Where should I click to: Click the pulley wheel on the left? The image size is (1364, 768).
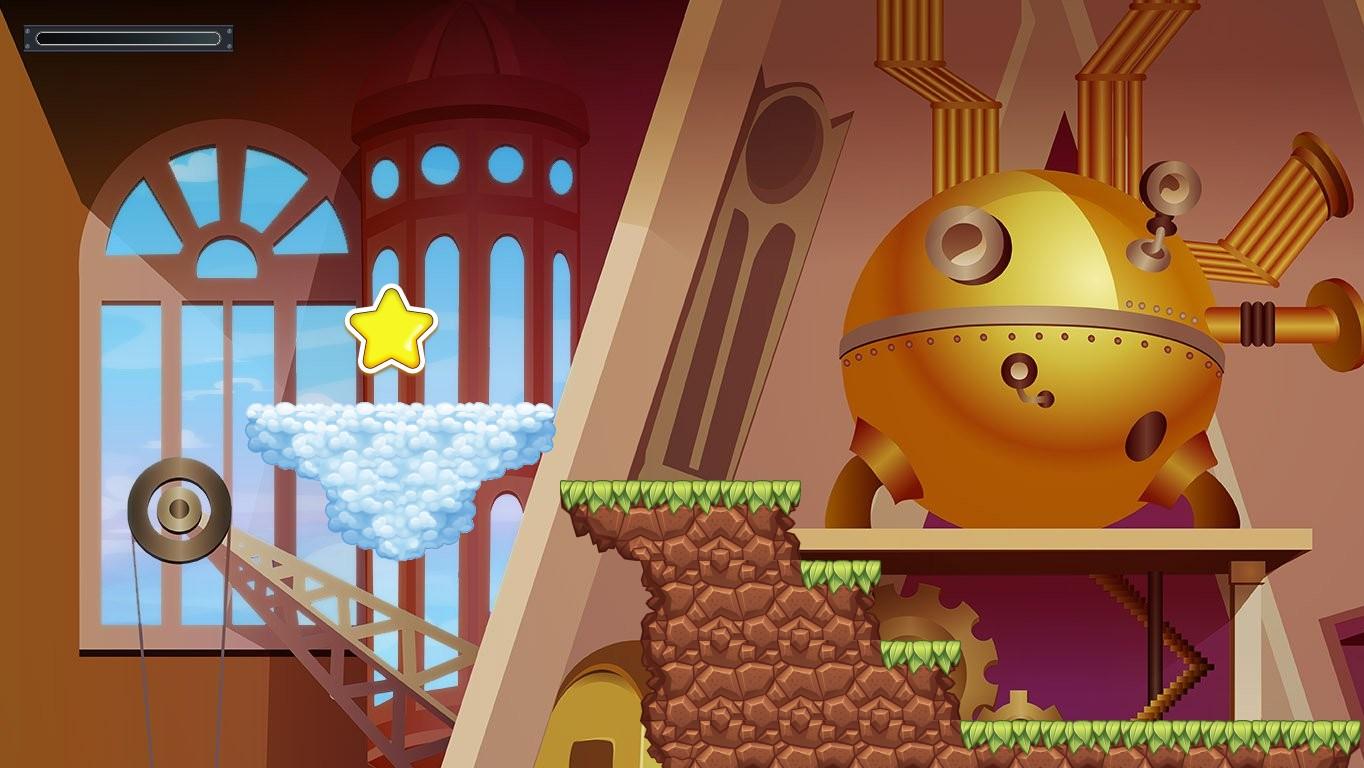coord(180,510)
